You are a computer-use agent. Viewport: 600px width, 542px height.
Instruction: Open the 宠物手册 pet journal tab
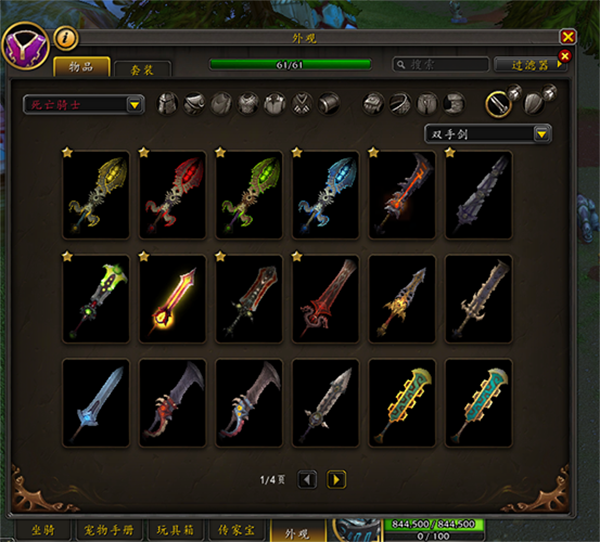point(110,530)
